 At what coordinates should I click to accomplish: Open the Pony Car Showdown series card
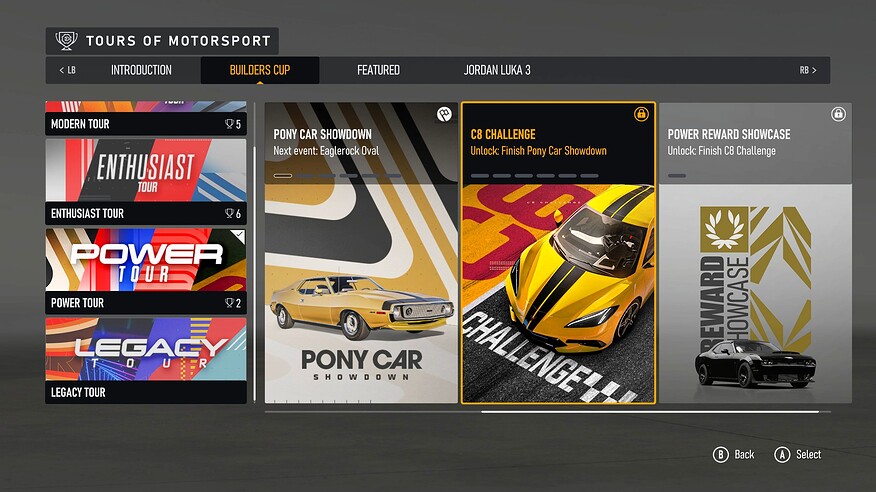pyautogui.click(x=361, y=253)
